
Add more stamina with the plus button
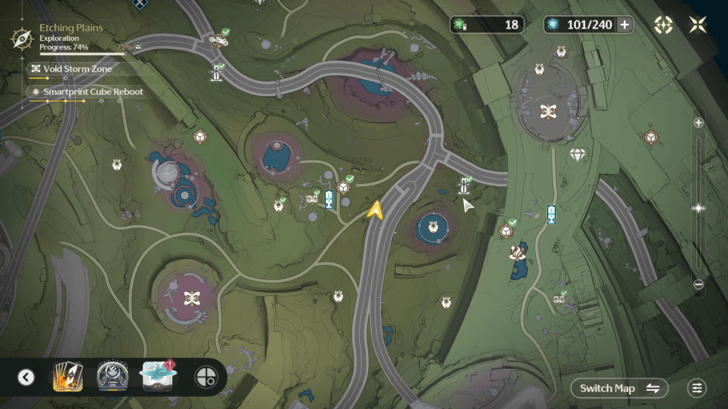click(x=625, y=25)
